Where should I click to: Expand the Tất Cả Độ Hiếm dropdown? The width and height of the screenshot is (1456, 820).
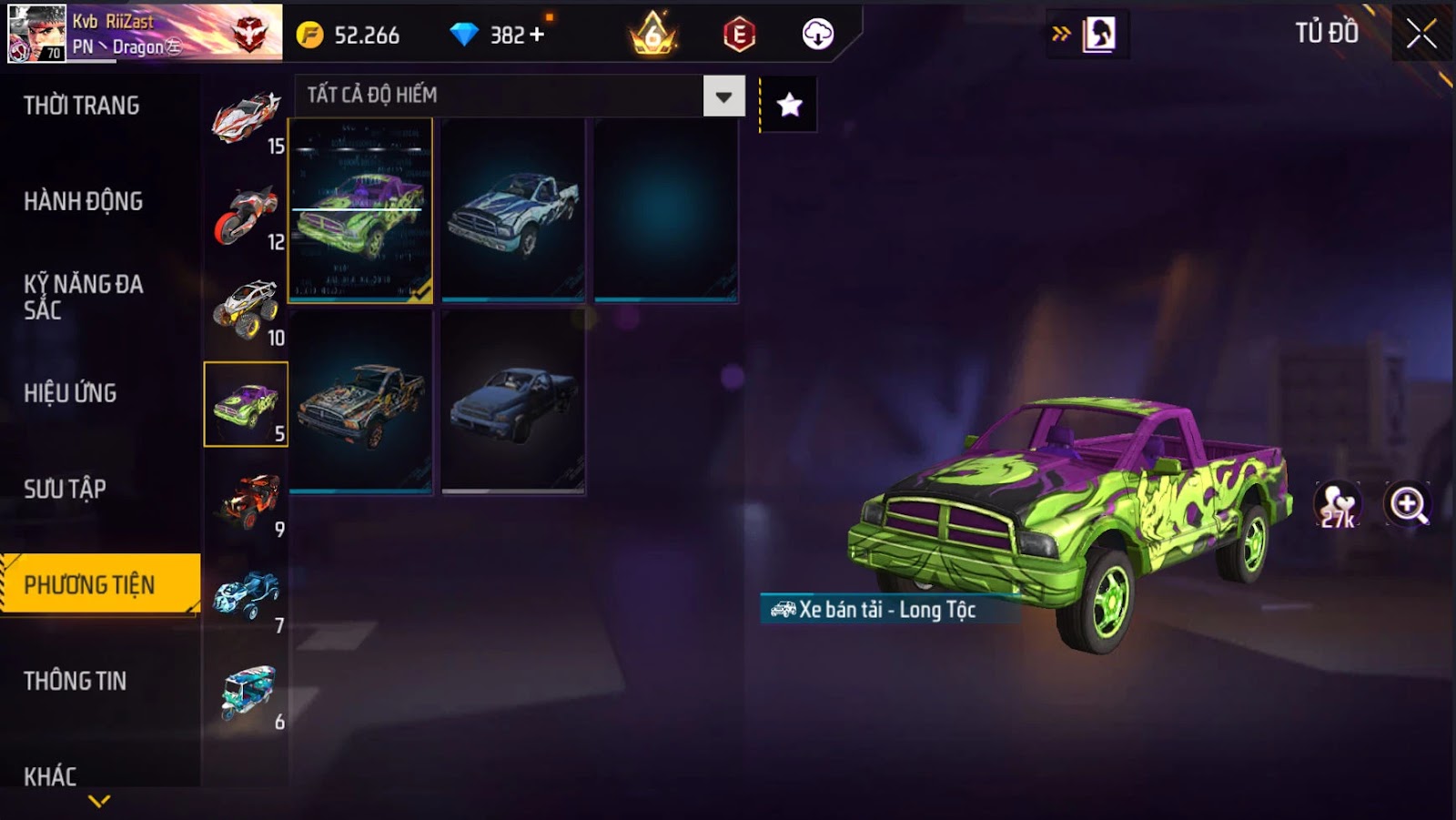723,96
